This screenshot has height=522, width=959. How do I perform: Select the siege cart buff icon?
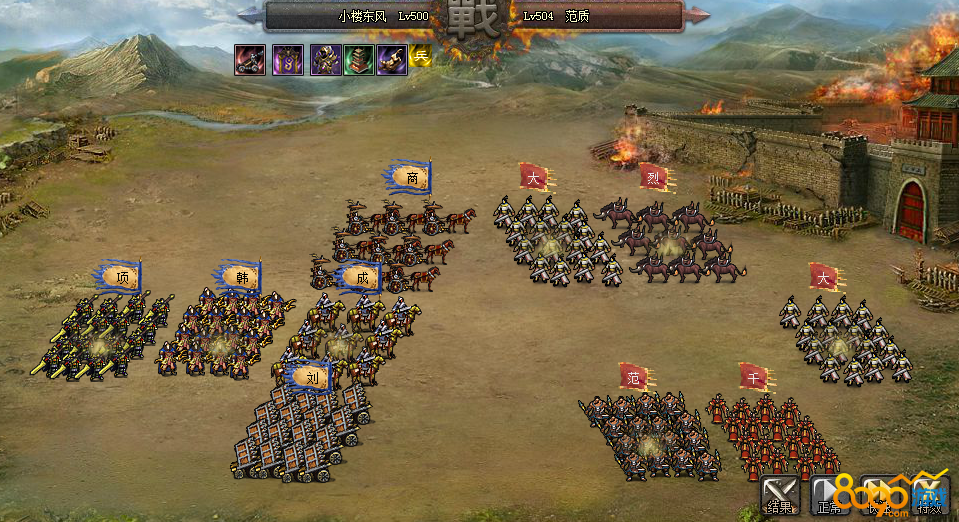pyautogui.click(x=250, y=60)
